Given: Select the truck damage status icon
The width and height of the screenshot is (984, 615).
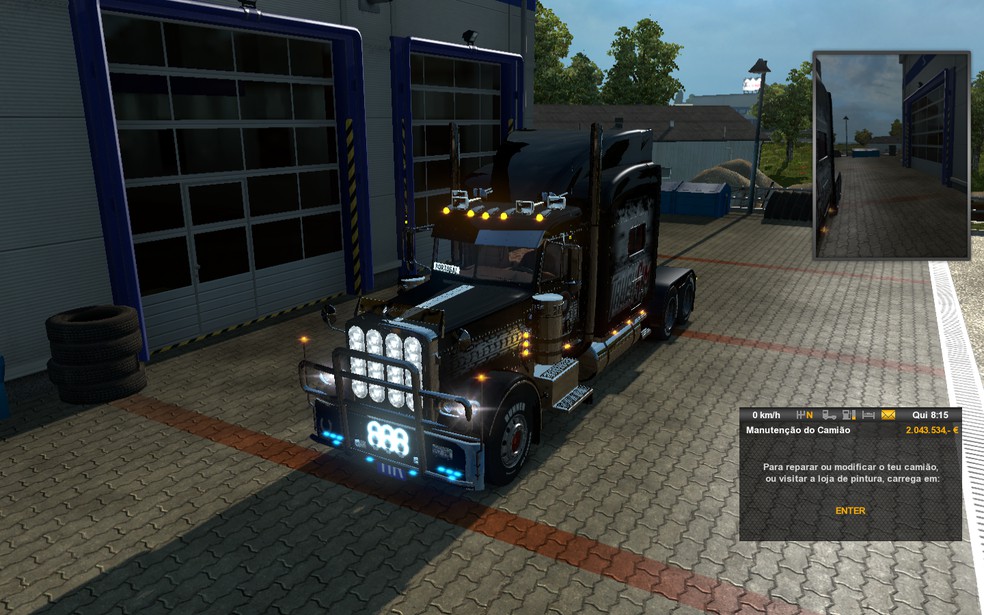Looking at the screenshot, I should [829, 415].
